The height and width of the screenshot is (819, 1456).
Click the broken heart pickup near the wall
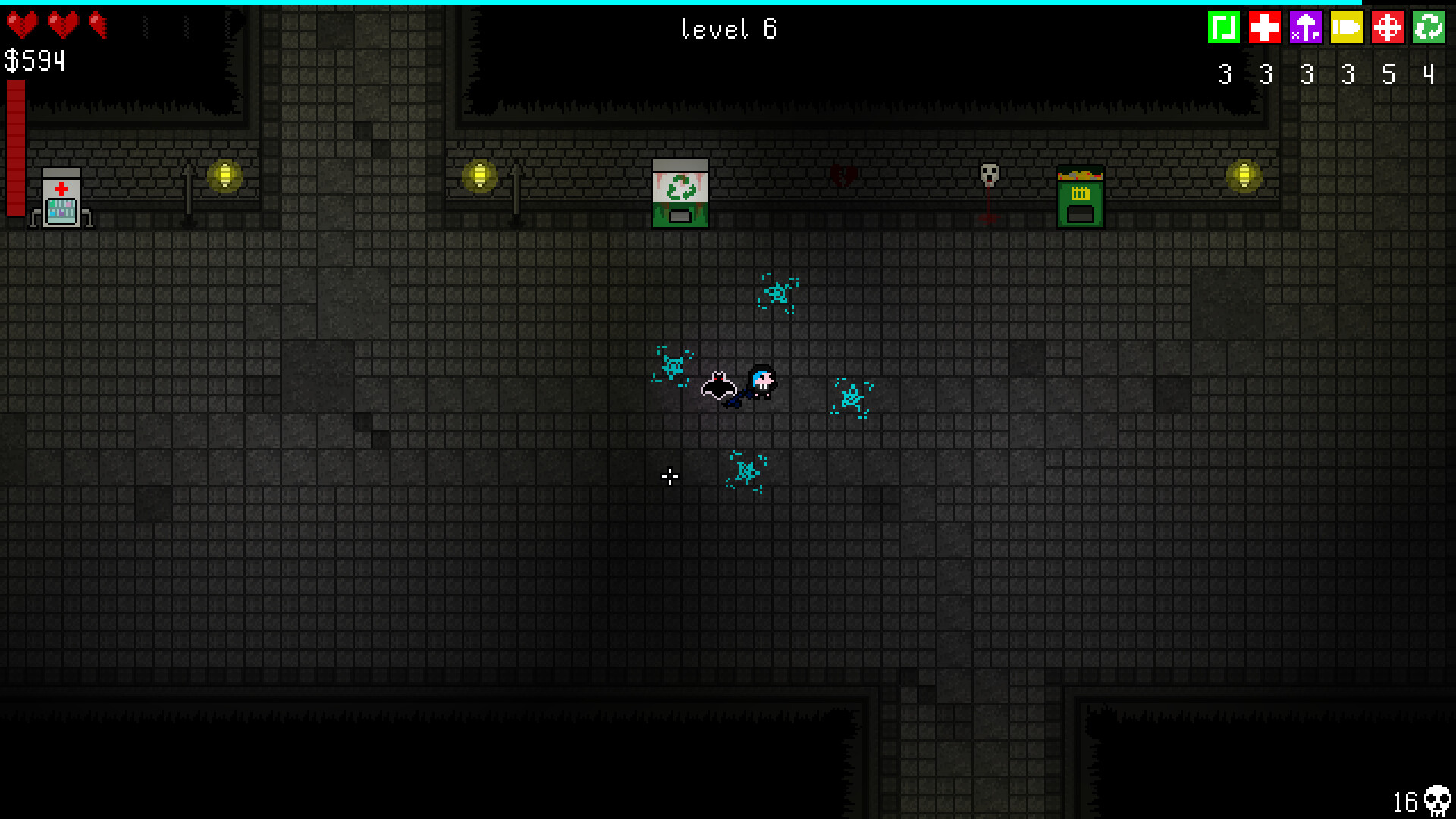[840, 173]
